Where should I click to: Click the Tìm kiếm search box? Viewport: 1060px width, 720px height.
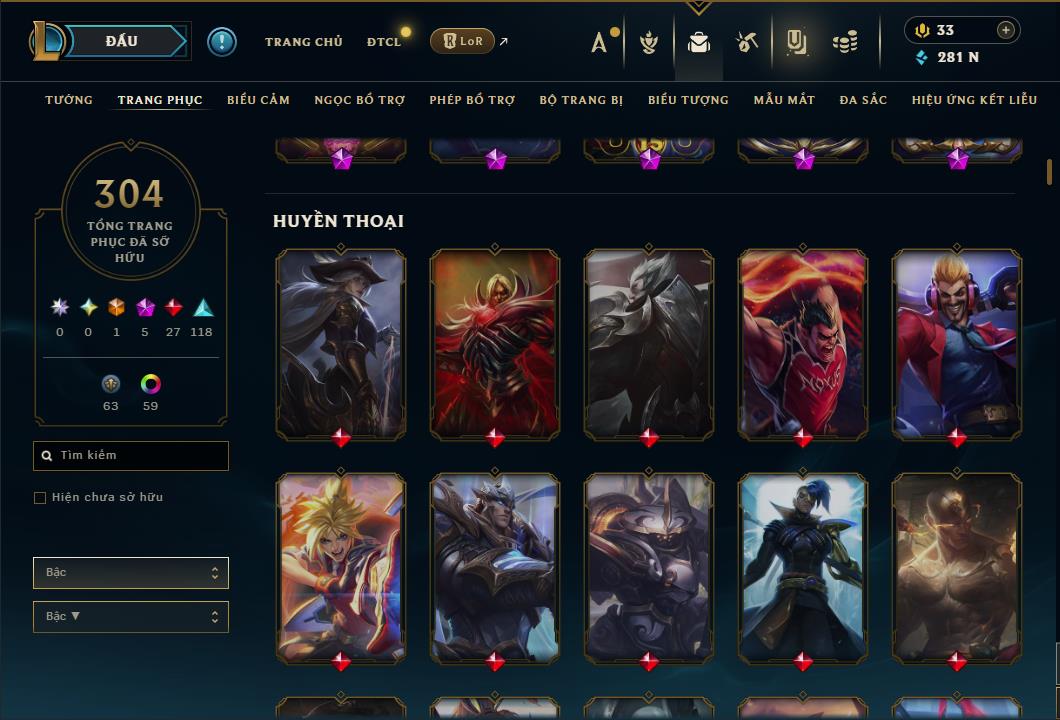tap(131, 456)
